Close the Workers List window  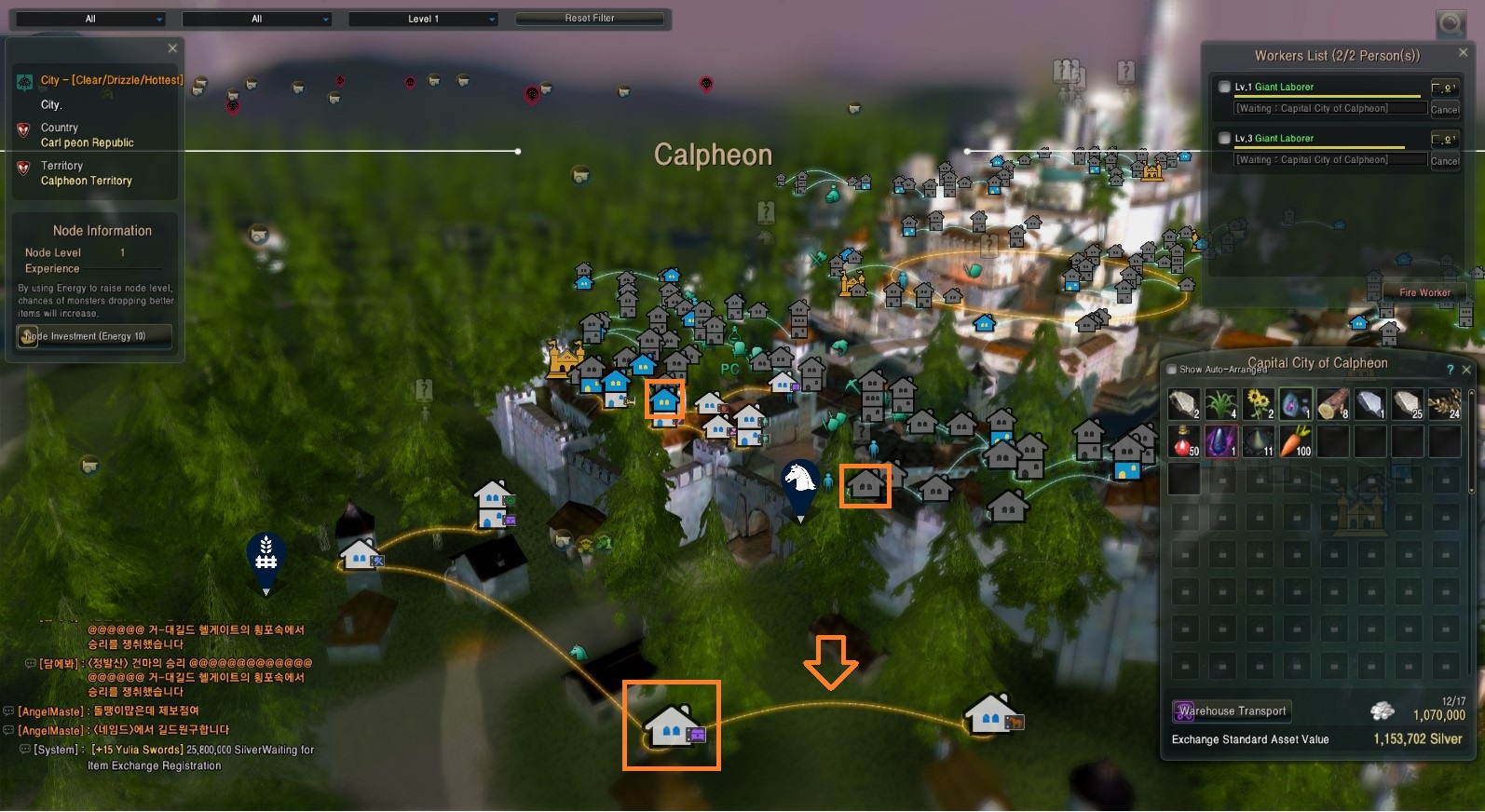1463,53
